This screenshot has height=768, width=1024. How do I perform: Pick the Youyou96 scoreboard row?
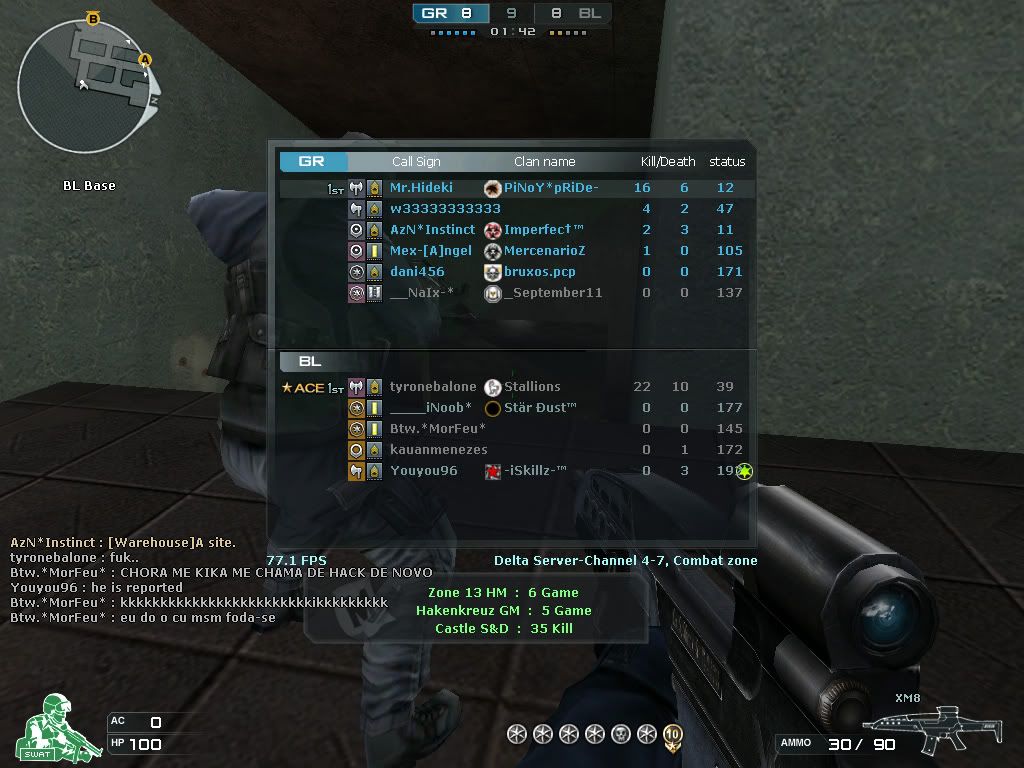point(423,471)
